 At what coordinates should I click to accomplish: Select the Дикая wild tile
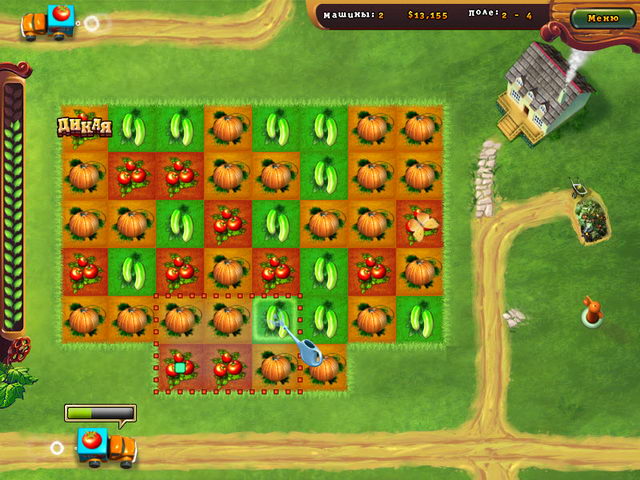tap(83, 128)
